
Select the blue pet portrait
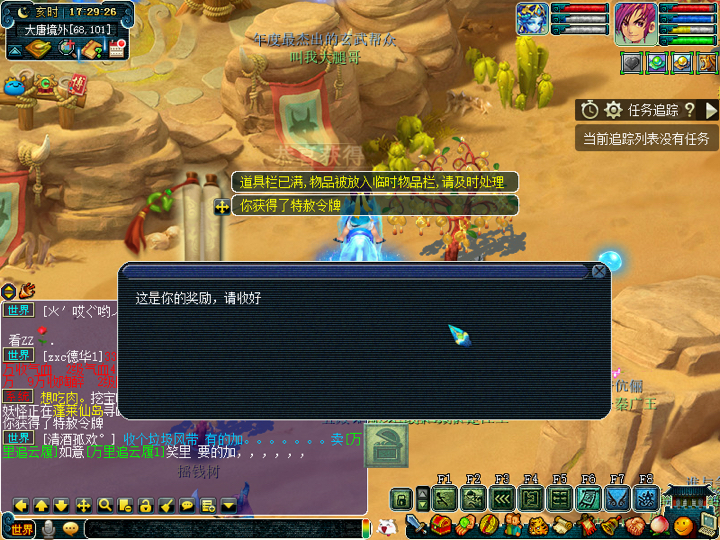(531, 18)
